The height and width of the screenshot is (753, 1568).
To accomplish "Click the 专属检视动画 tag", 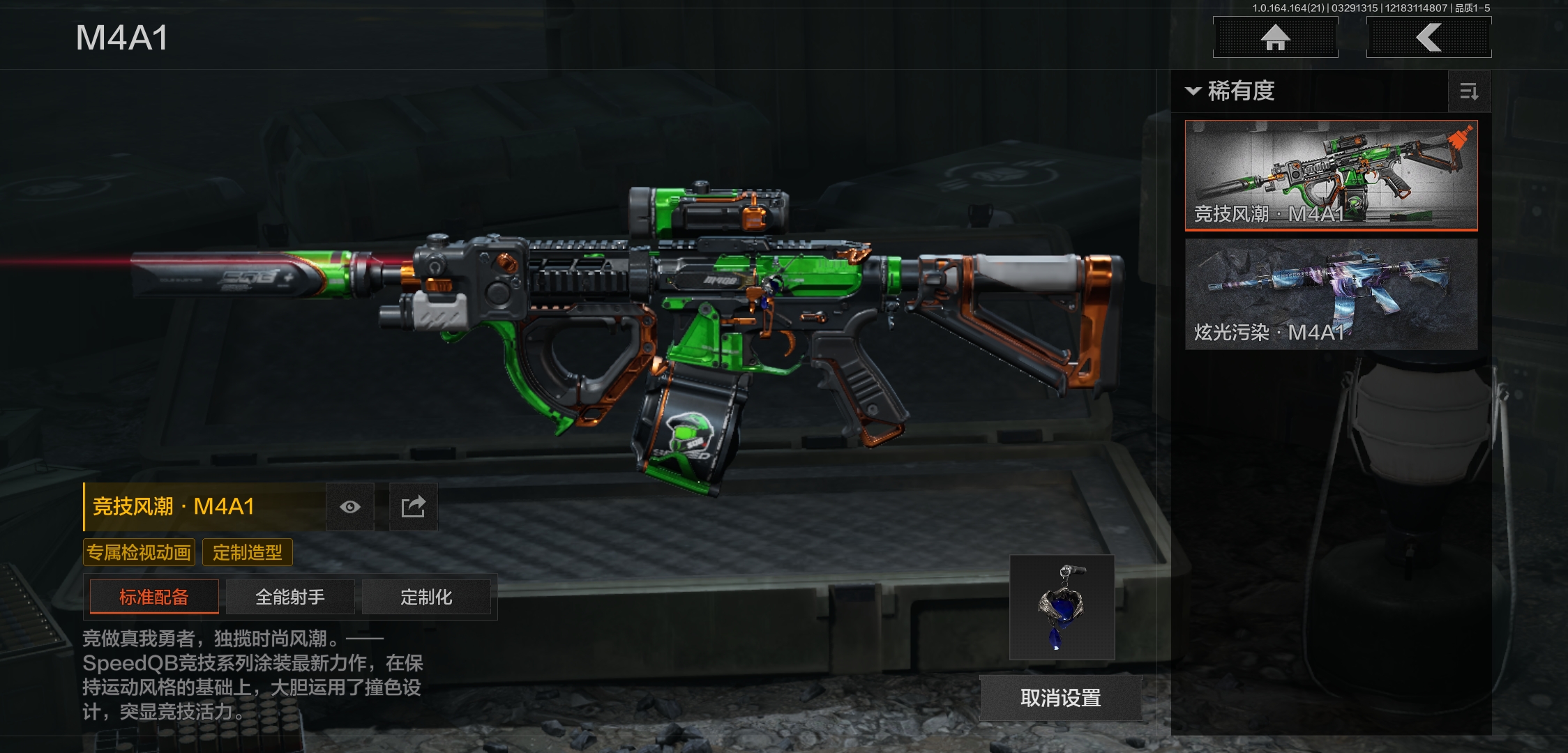I will [x=139, y=553].
